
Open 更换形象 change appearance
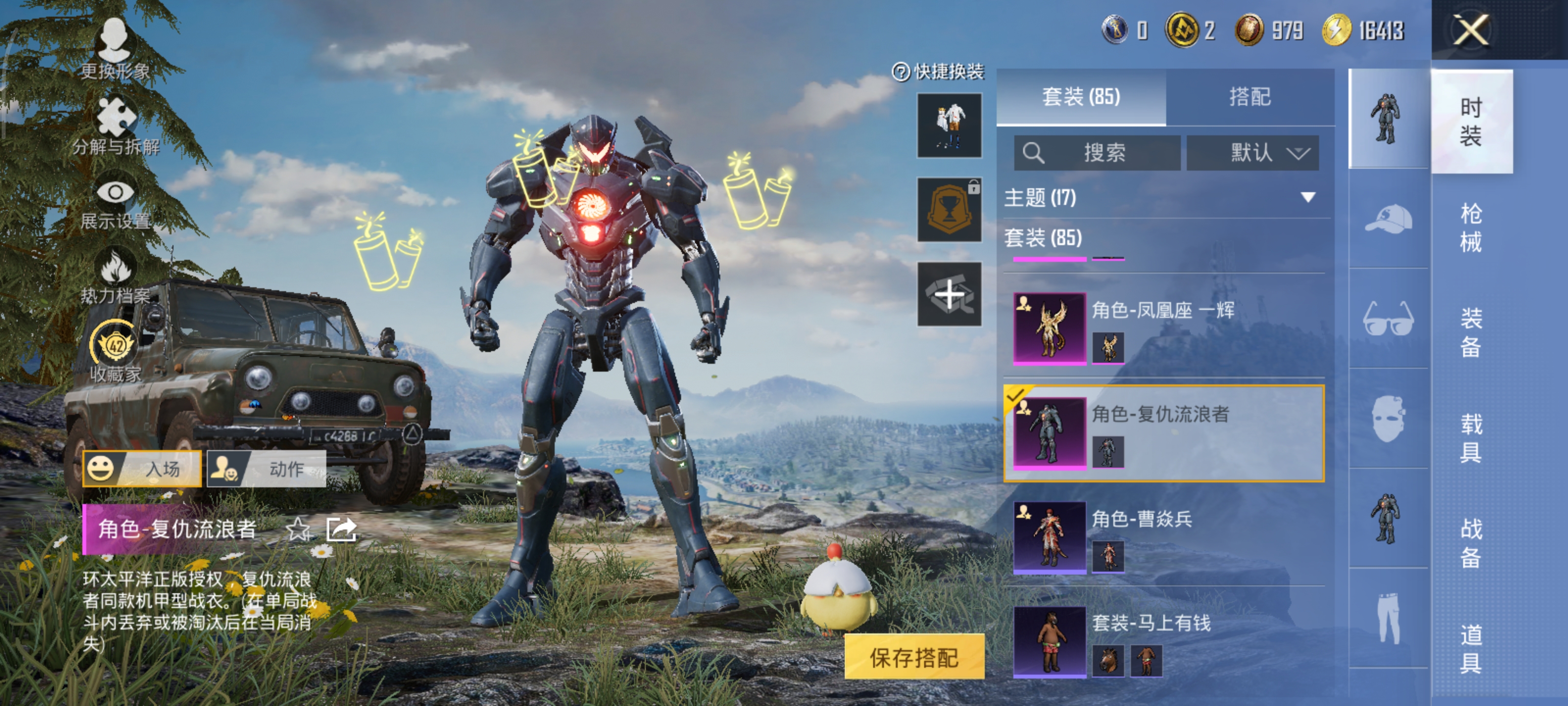pos(115,48)
